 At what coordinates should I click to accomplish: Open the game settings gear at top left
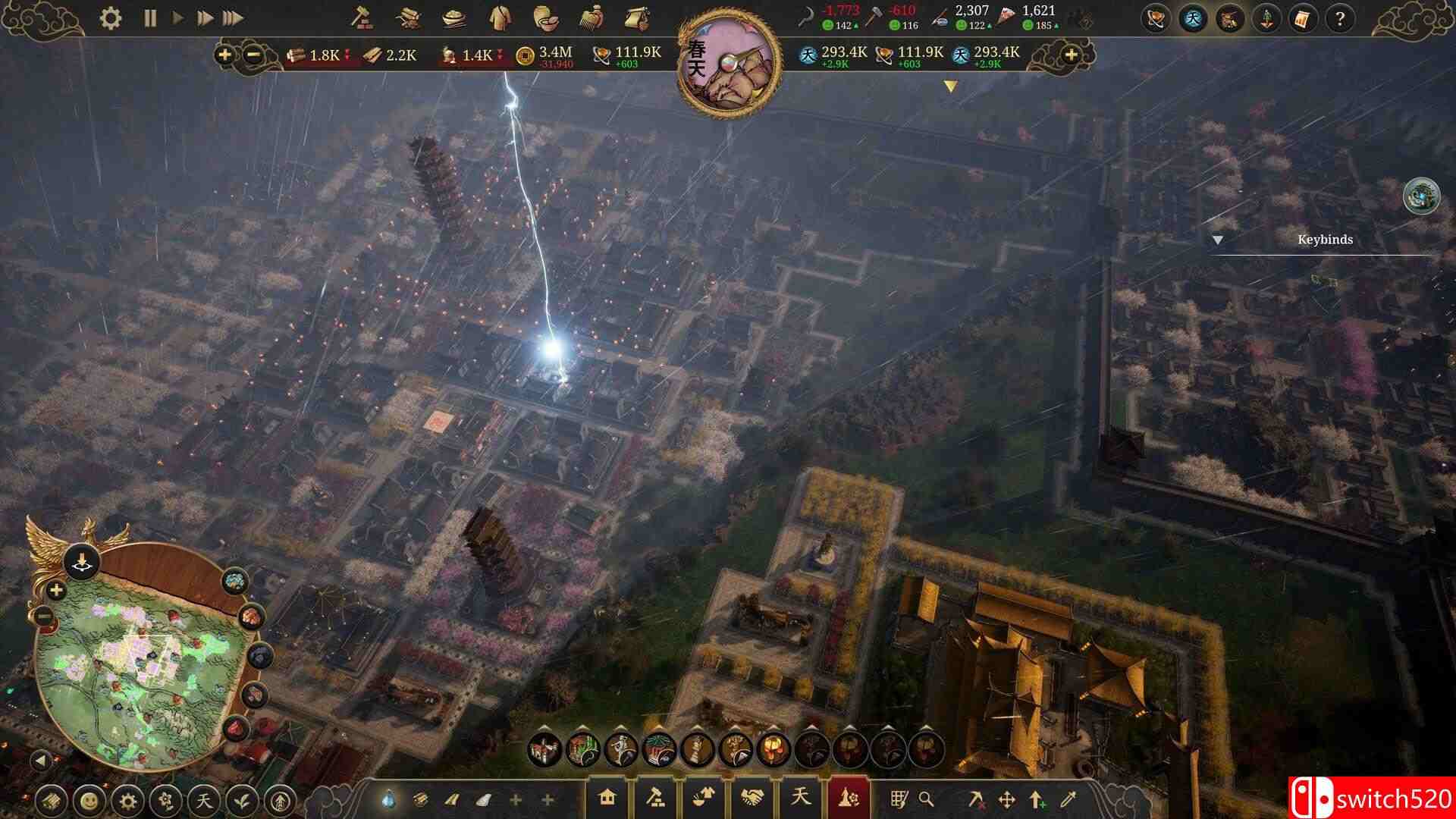[x=108, y=17]
